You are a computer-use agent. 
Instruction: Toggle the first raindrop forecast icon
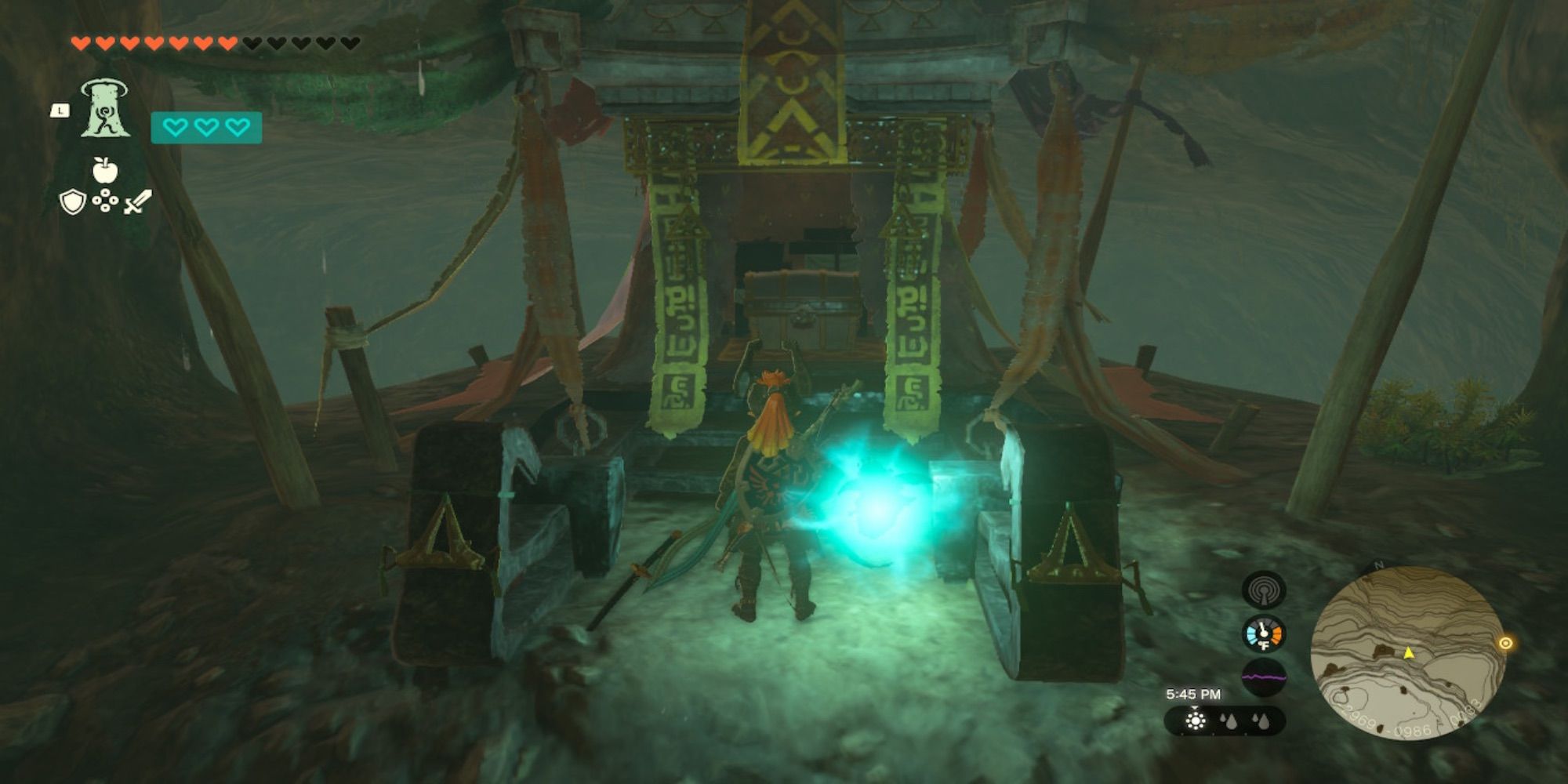click(1229, 721)
